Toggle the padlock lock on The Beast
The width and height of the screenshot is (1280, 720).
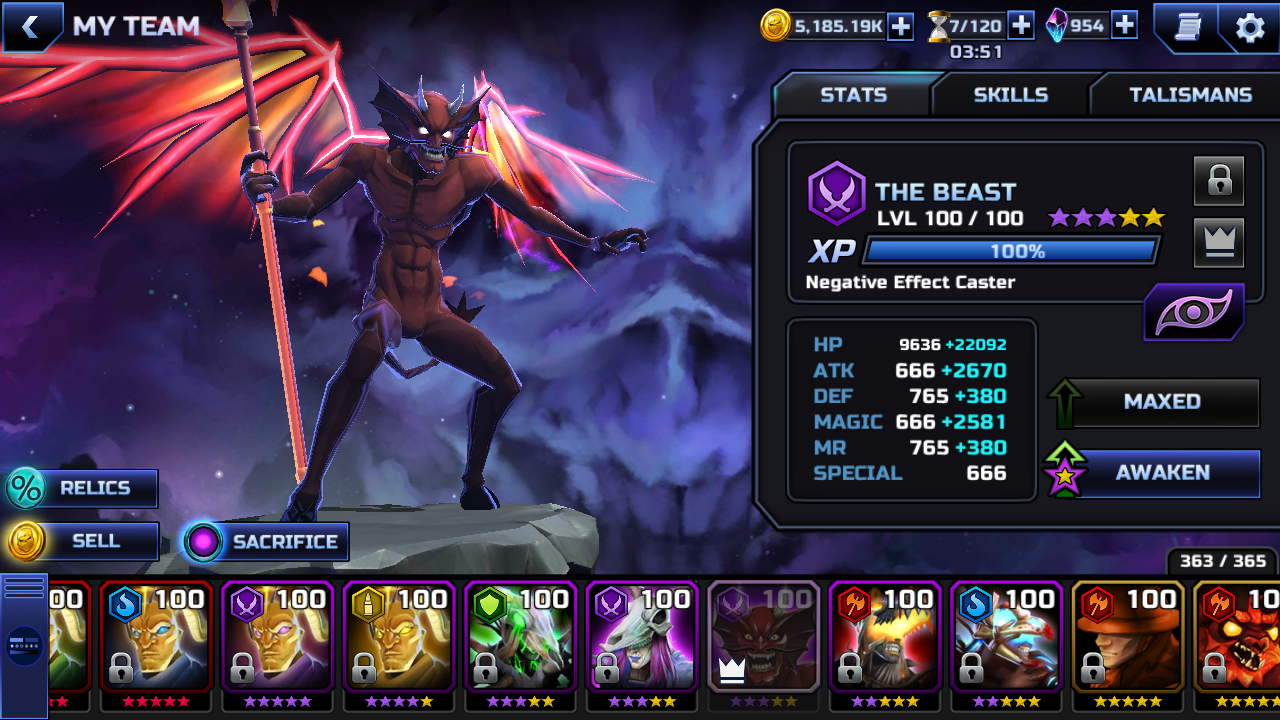tap(1218, 181)
